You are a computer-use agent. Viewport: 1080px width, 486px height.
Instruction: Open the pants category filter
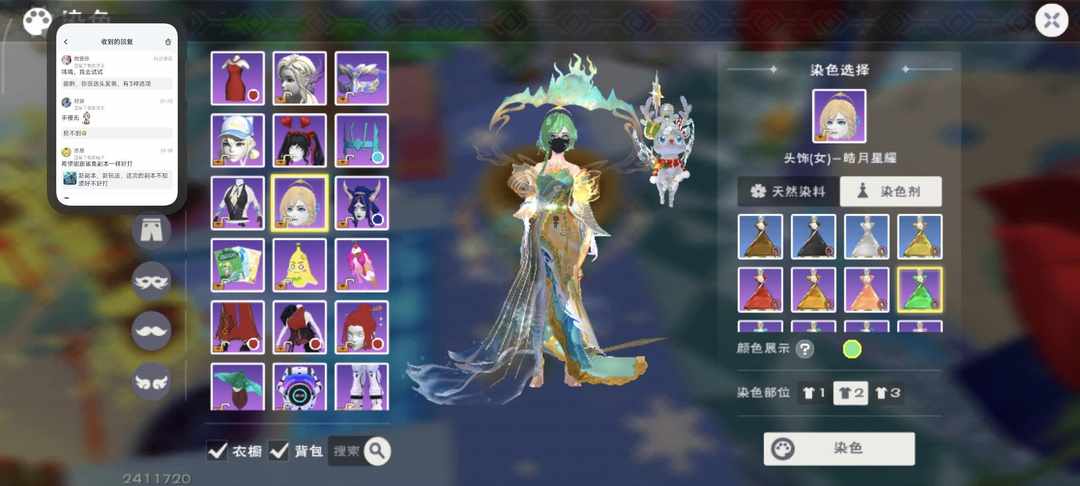point(152,229)
